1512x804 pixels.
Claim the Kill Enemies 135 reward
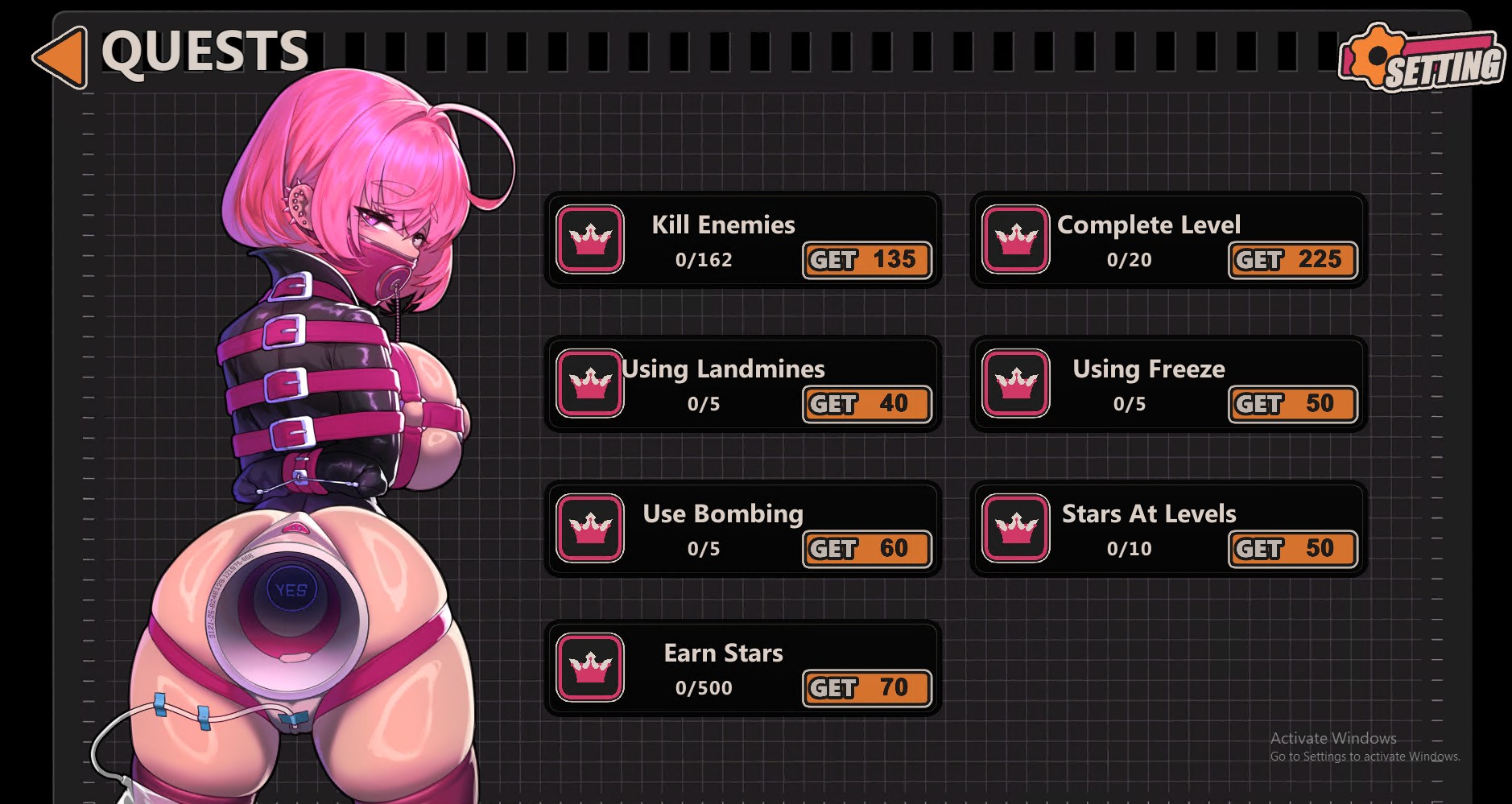867,260
